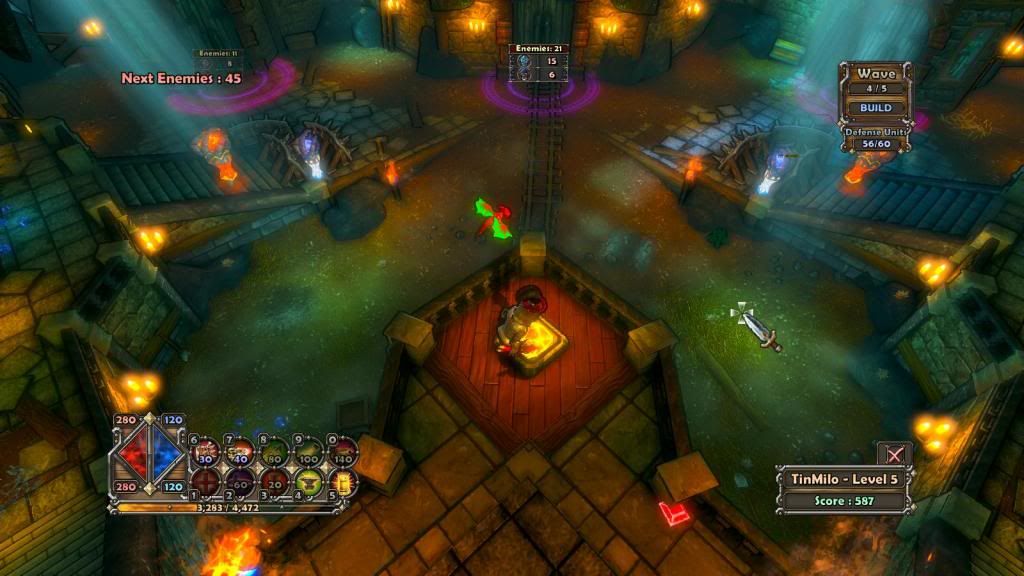Click the glowing gold lantern icon

[342, 484]
